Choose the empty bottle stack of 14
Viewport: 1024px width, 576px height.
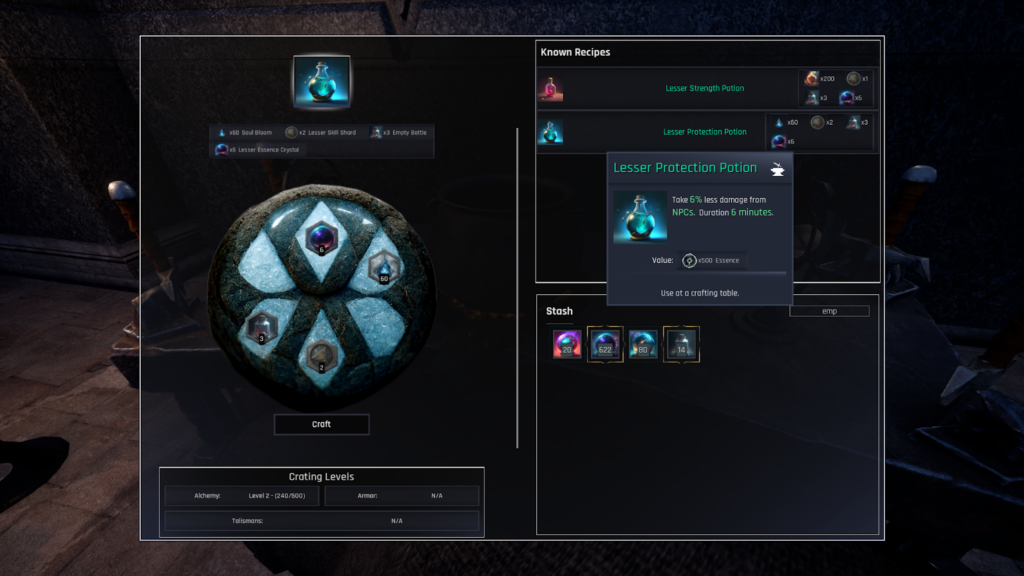coord(681,344)
